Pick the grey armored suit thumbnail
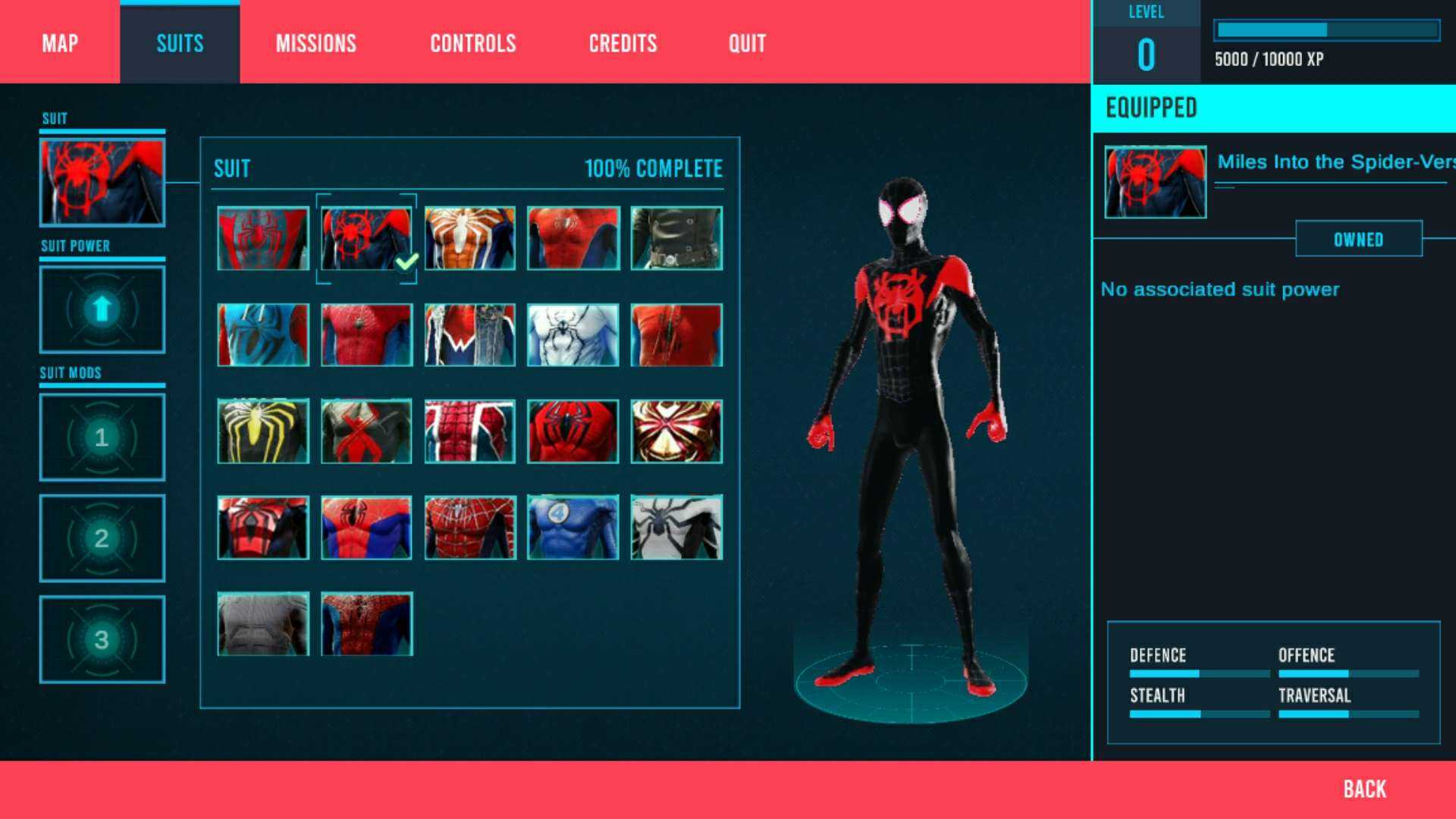This screenshot has height=819, width=1456. click(262, 623)
